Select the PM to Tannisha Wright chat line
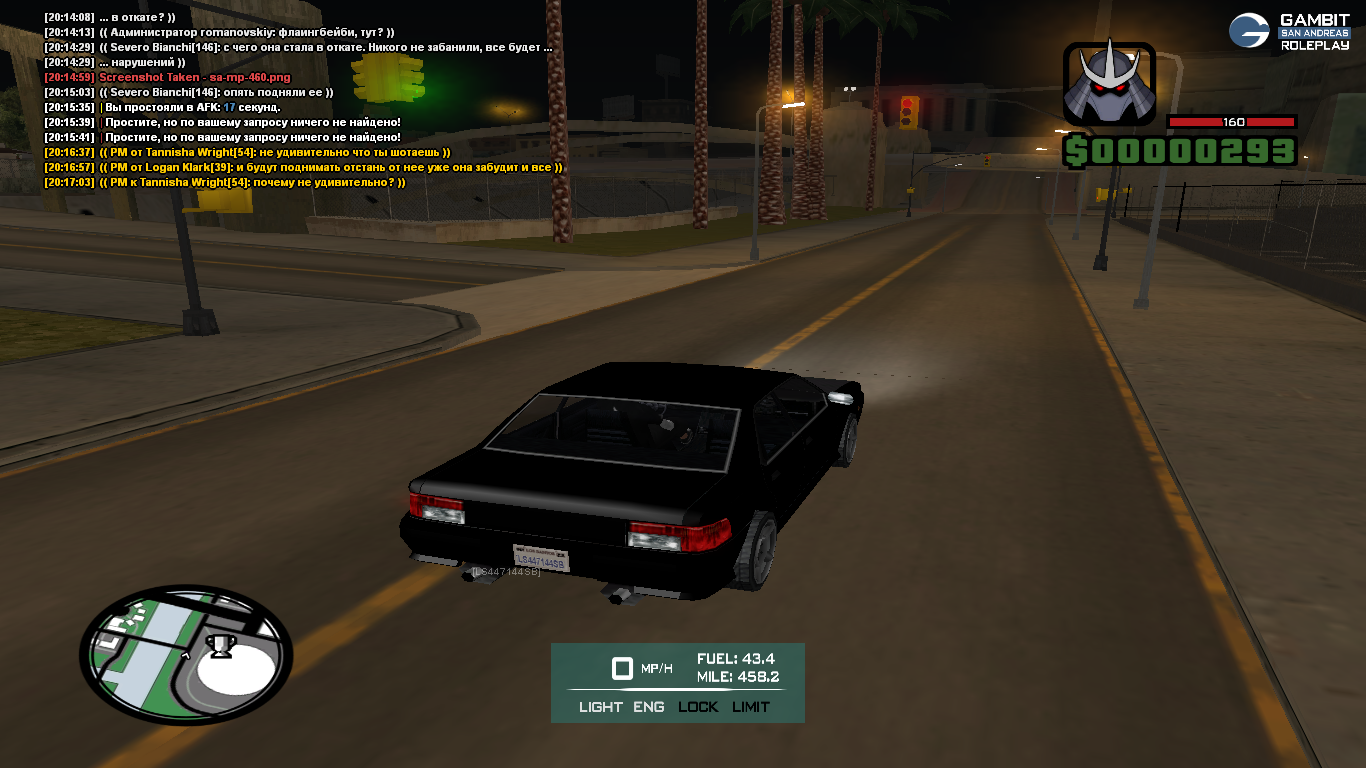The width and height of the screenshot is (1366, 768). pyautogui.click(x=225, y=183)
